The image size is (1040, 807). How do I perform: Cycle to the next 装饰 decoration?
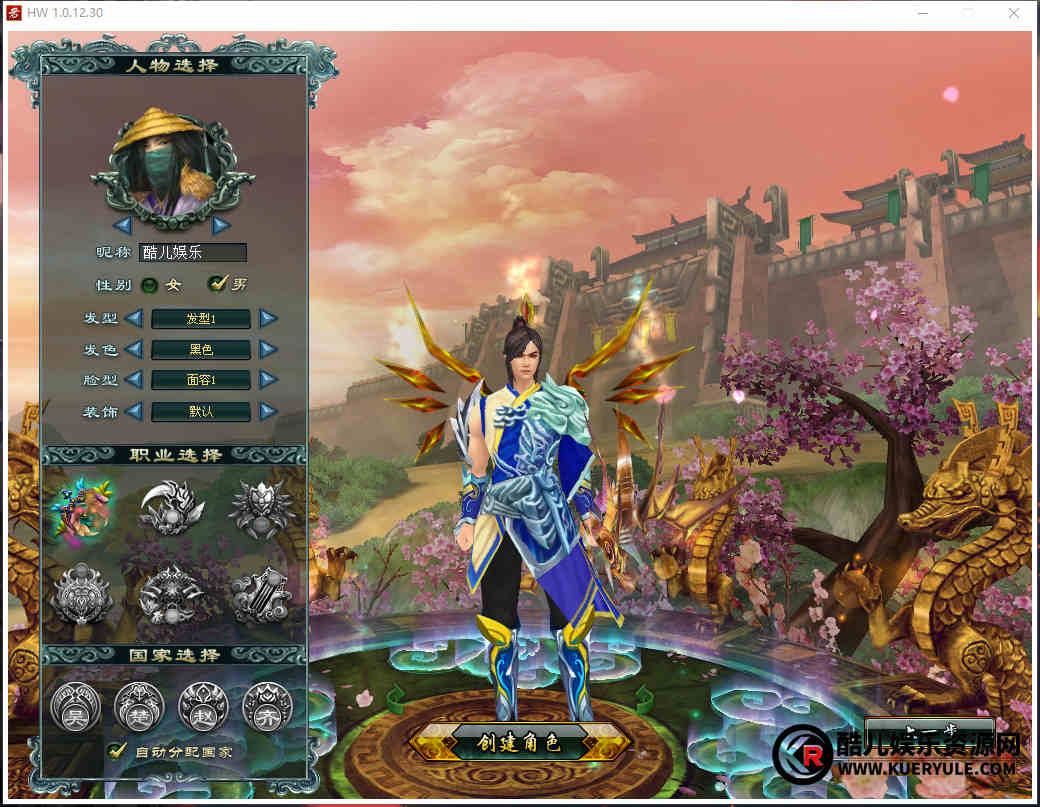point(268,411)
